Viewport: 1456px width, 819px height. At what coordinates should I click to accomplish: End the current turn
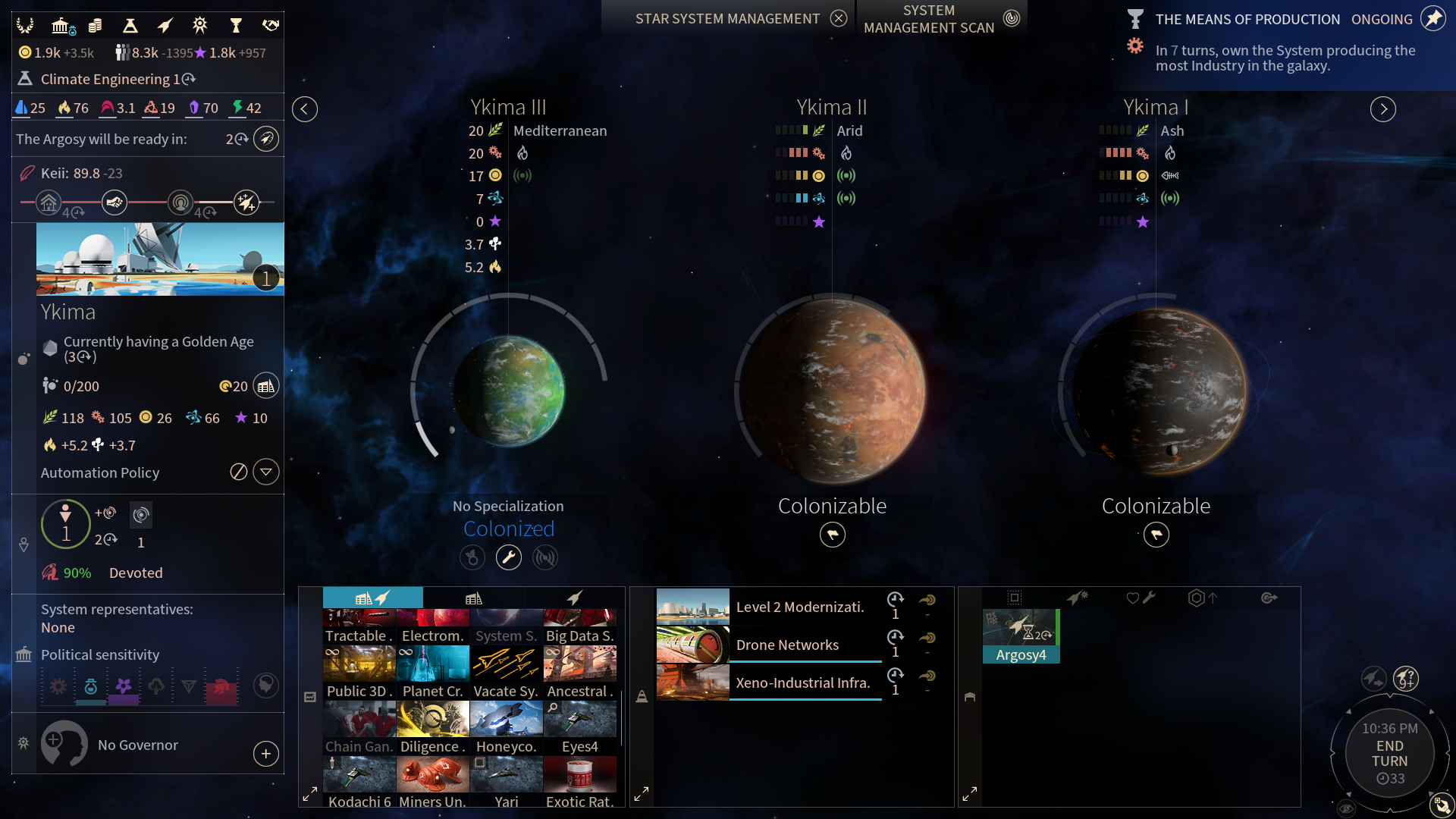pyautogui.click(x=1389, y=754)
